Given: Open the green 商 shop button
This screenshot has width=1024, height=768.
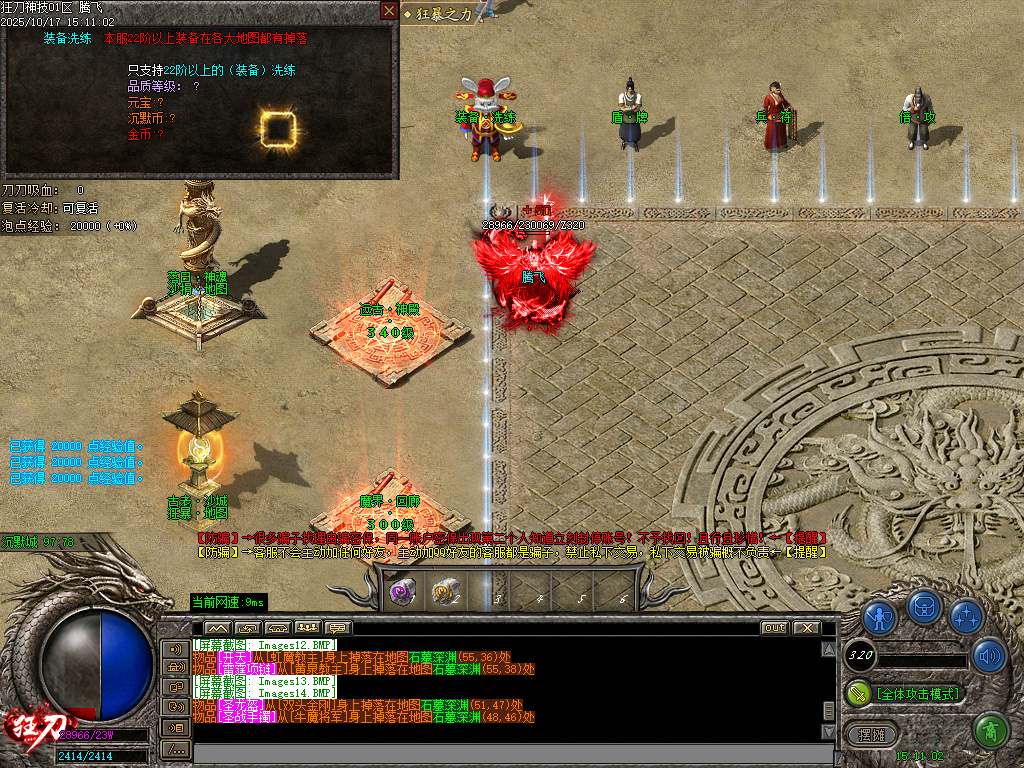Looking at the screenshot, I should (990, 731).
